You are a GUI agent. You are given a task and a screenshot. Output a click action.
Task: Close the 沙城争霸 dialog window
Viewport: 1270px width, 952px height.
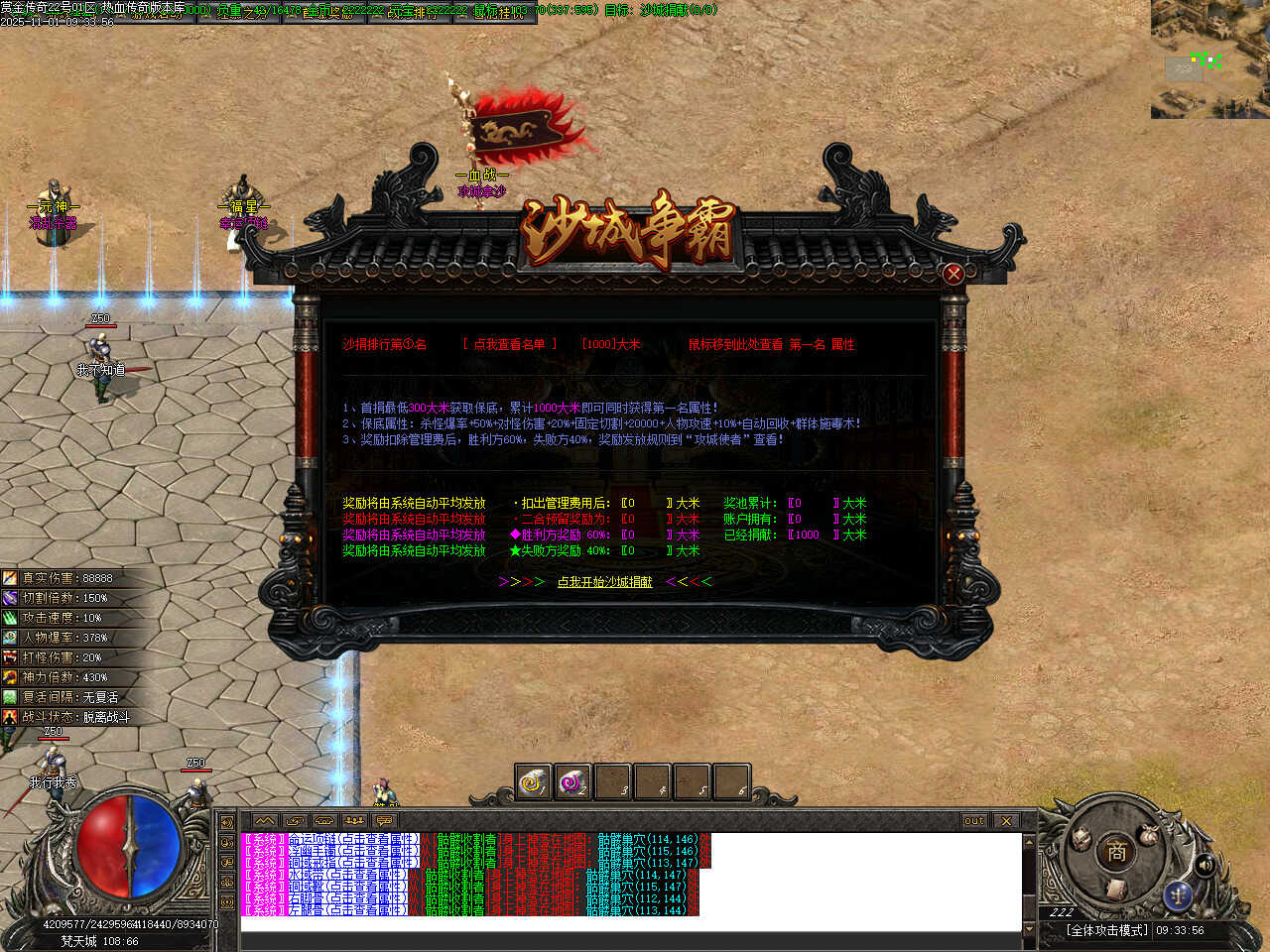953,274
